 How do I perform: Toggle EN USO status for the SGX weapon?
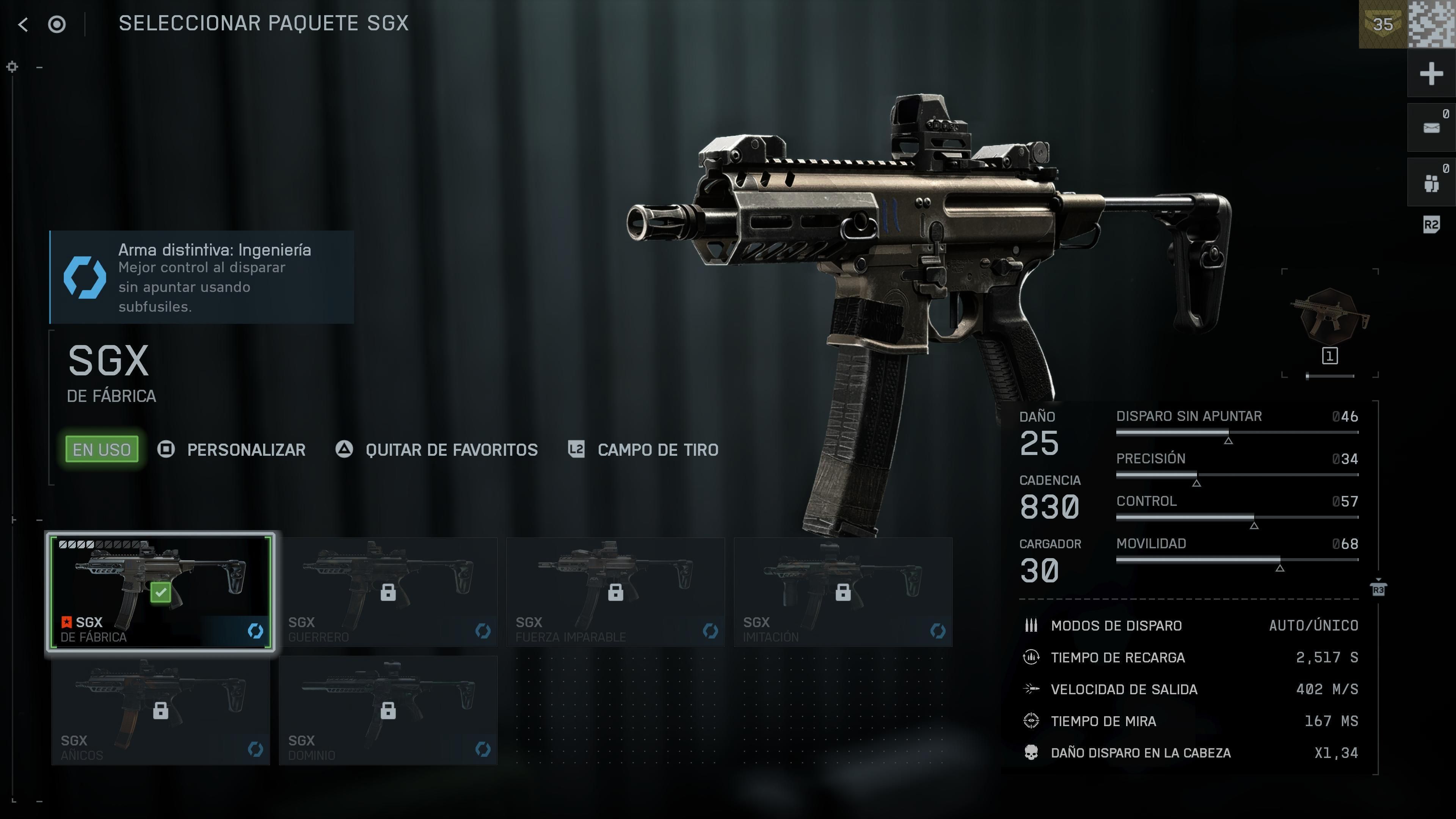(101, 449)
